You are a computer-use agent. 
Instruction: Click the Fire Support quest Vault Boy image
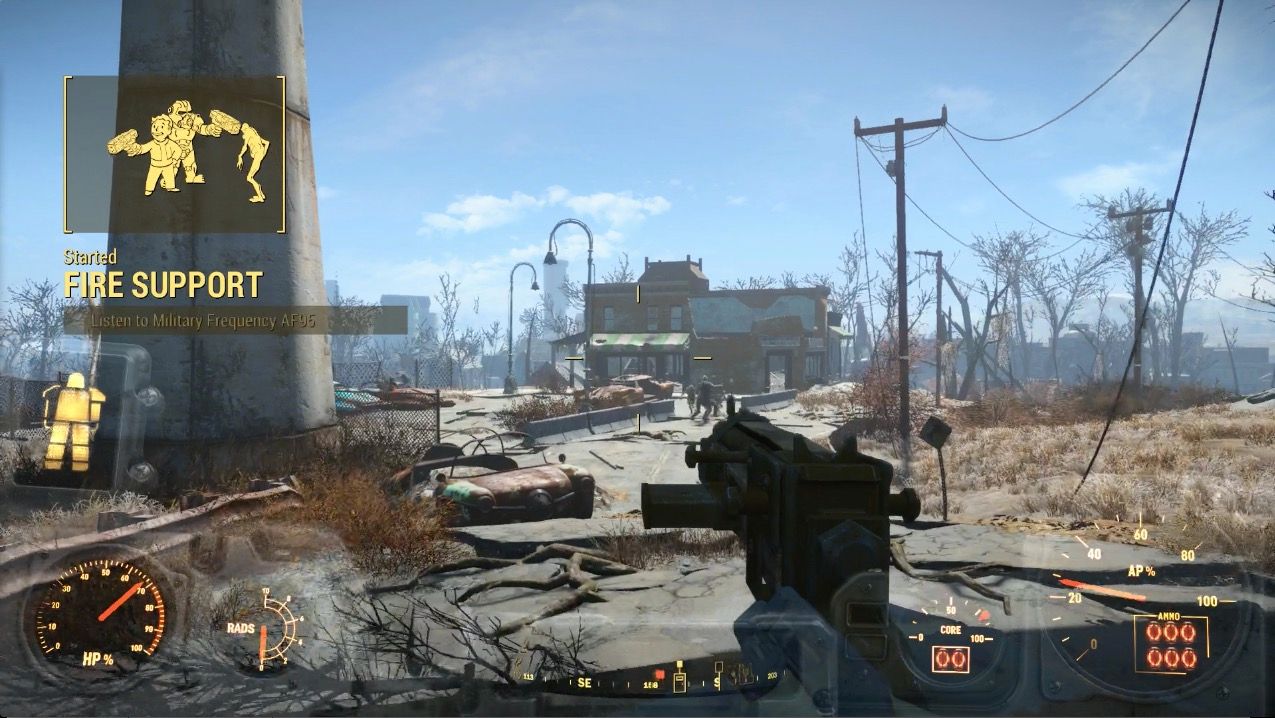[187, 149]
